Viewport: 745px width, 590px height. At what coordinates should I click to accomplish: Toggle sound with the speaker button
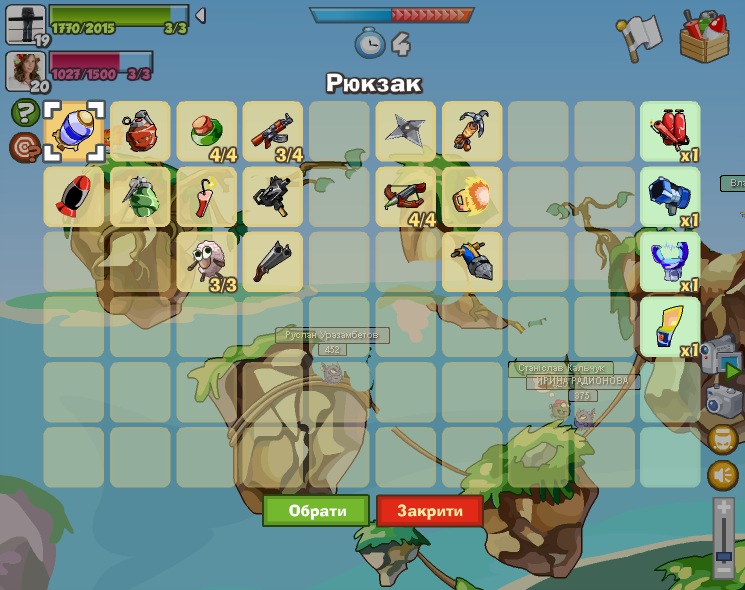722,475
